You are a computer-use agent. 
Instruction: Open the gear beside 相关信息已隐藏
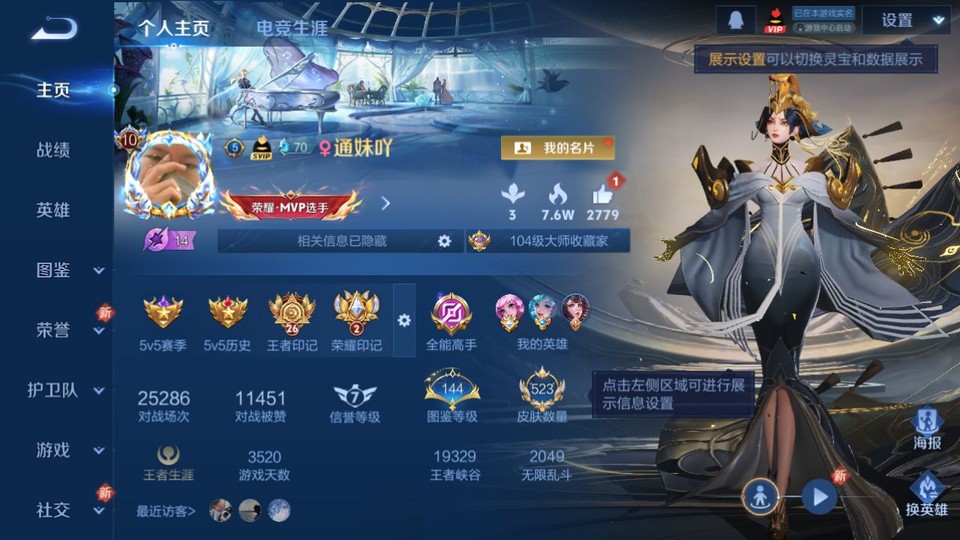coord(445,241)
